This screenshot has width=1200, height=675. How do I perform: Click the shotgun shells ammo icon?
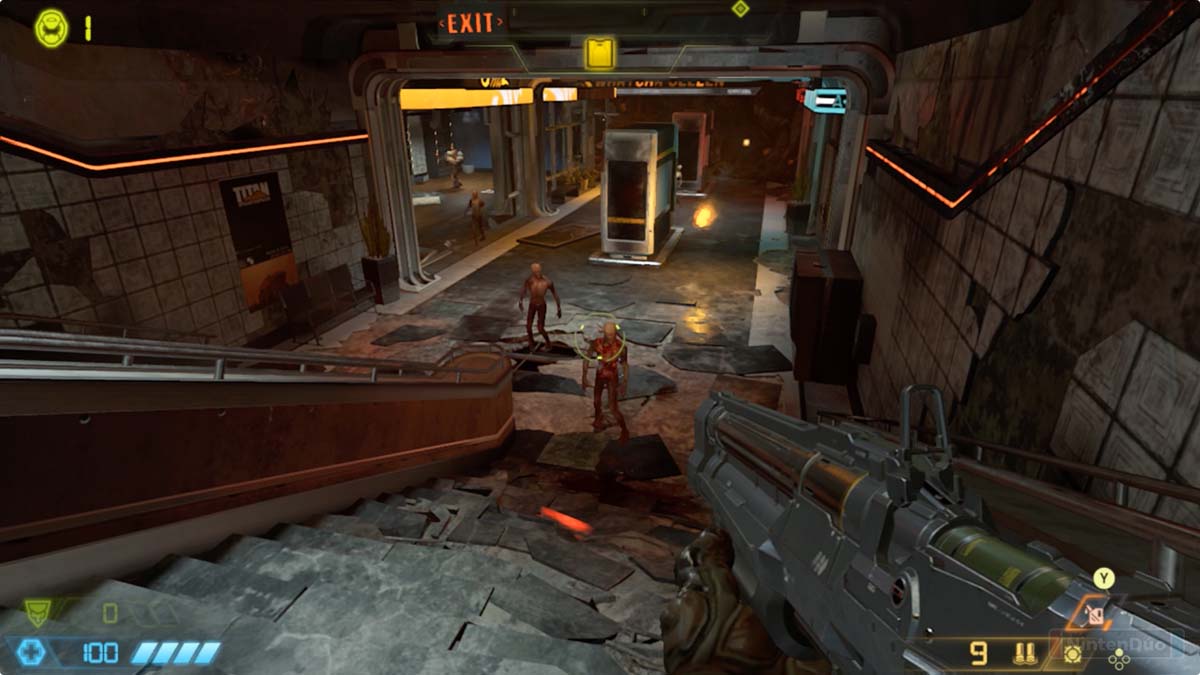pyautogui.click(x=1024, y=655)
